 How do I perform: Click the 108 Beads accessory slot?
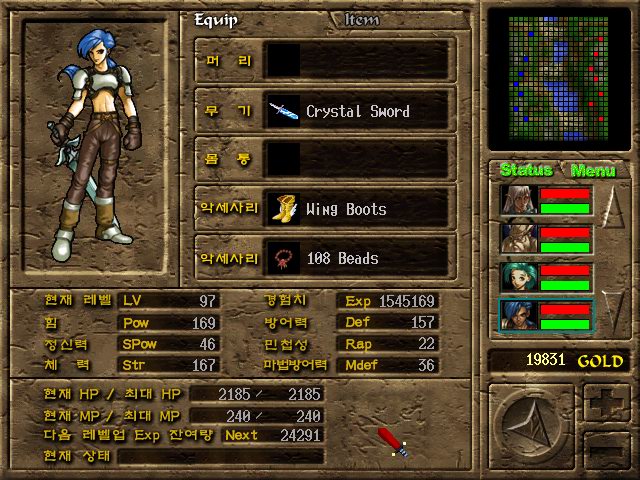coord(360,258)
